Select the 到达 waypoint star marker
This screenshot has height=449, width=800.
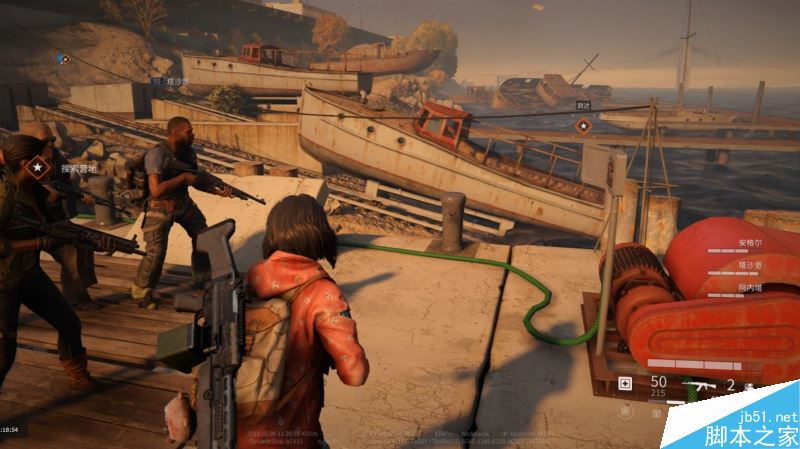point(582,125)
